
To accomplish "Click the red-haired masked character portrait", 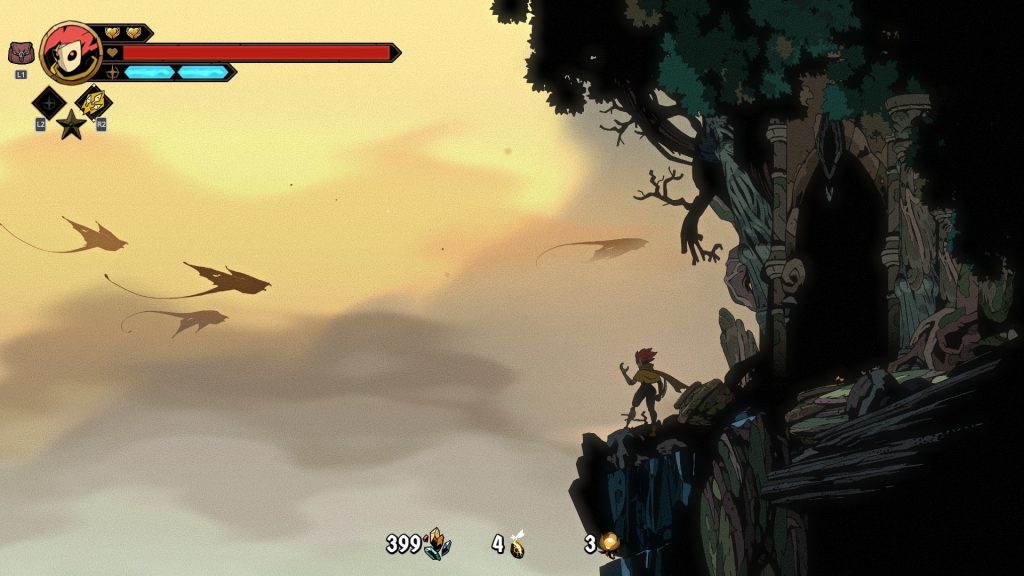I will point(70,52).
